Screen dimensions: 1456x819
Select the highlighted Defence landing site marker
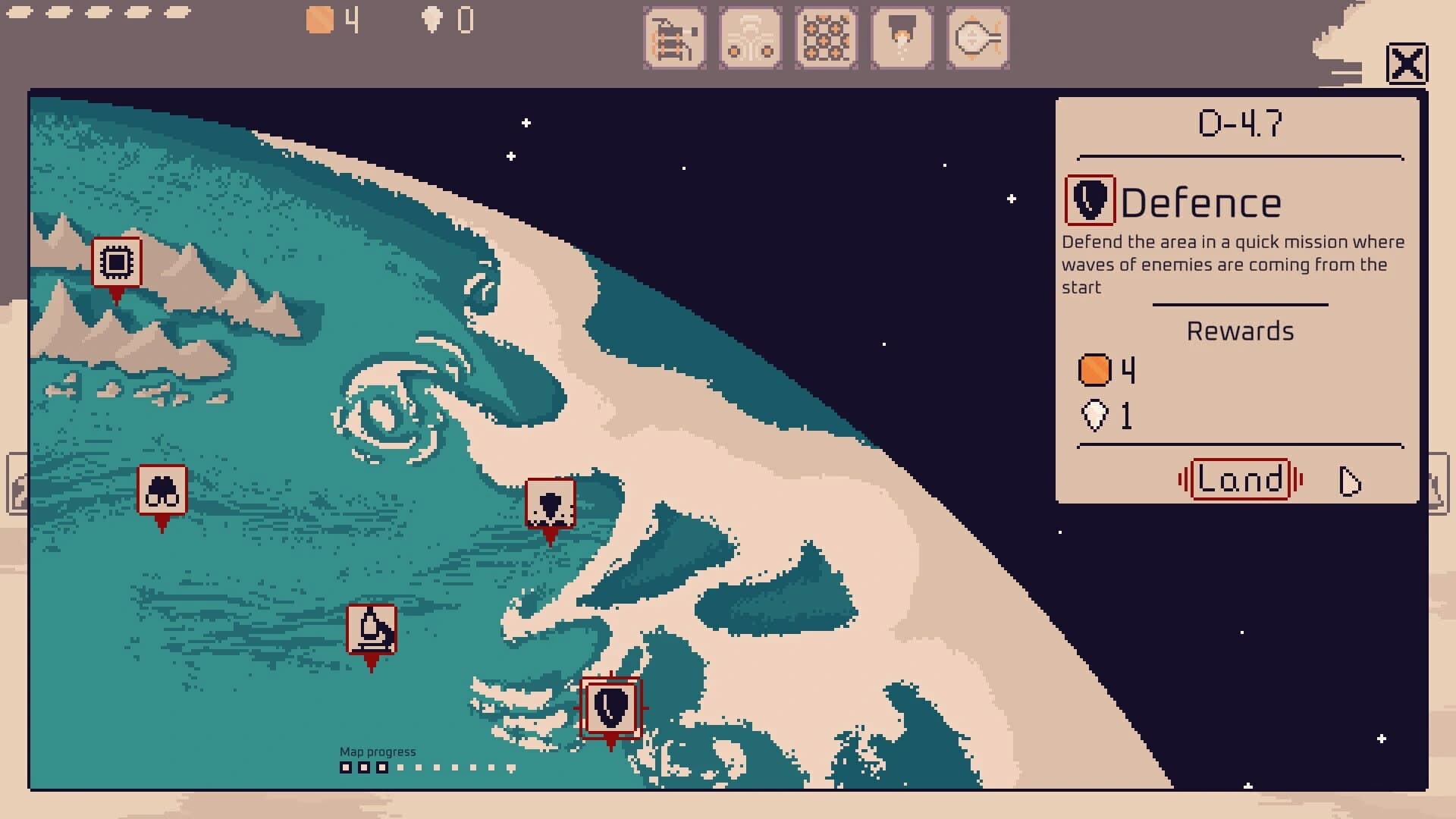(611, 709)
